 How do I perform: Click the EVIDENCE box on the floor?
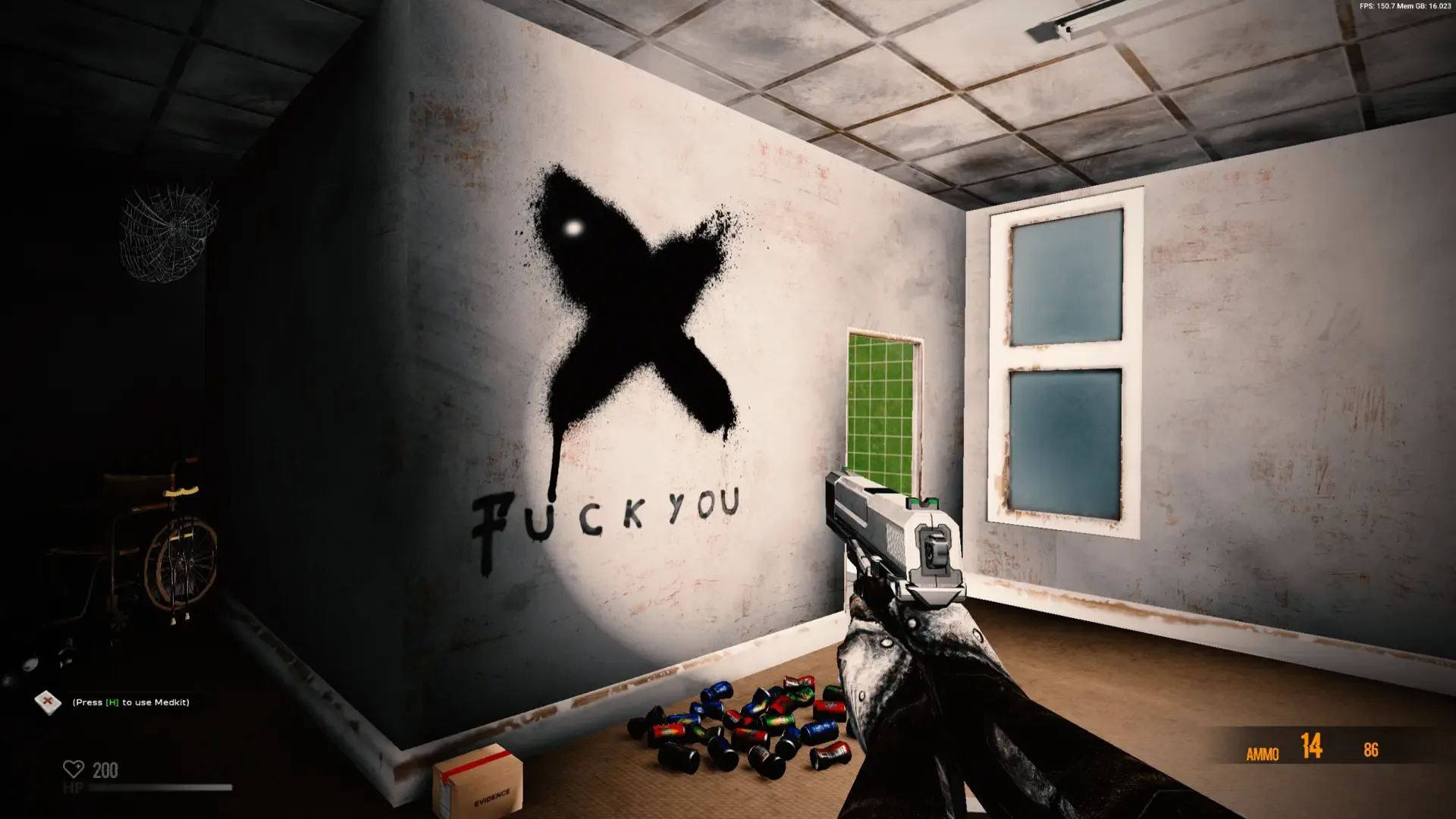tap(478, 783)
